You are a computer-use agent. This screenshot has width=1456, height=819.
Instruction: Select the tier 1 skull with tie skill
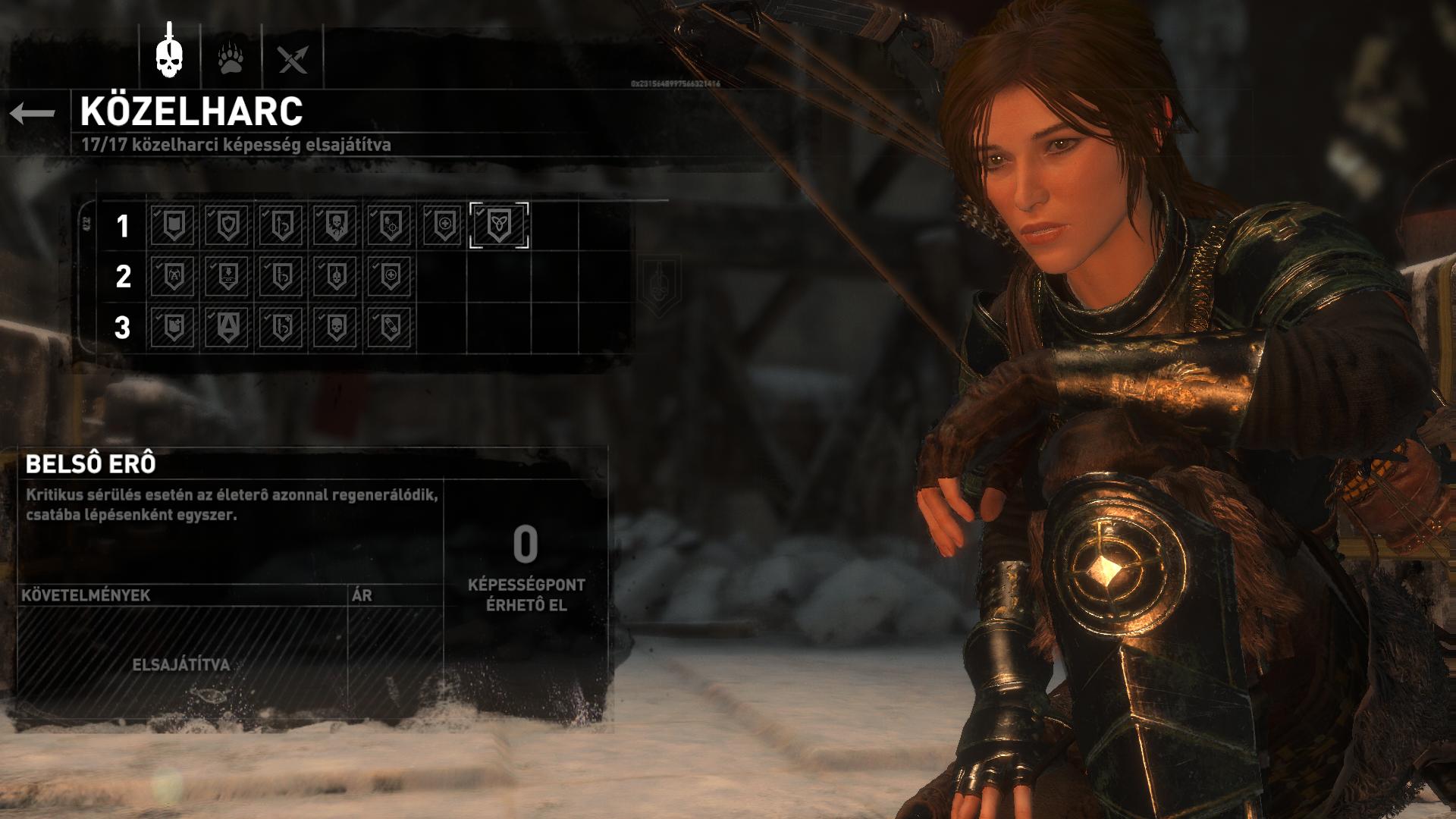coord(335,225)
